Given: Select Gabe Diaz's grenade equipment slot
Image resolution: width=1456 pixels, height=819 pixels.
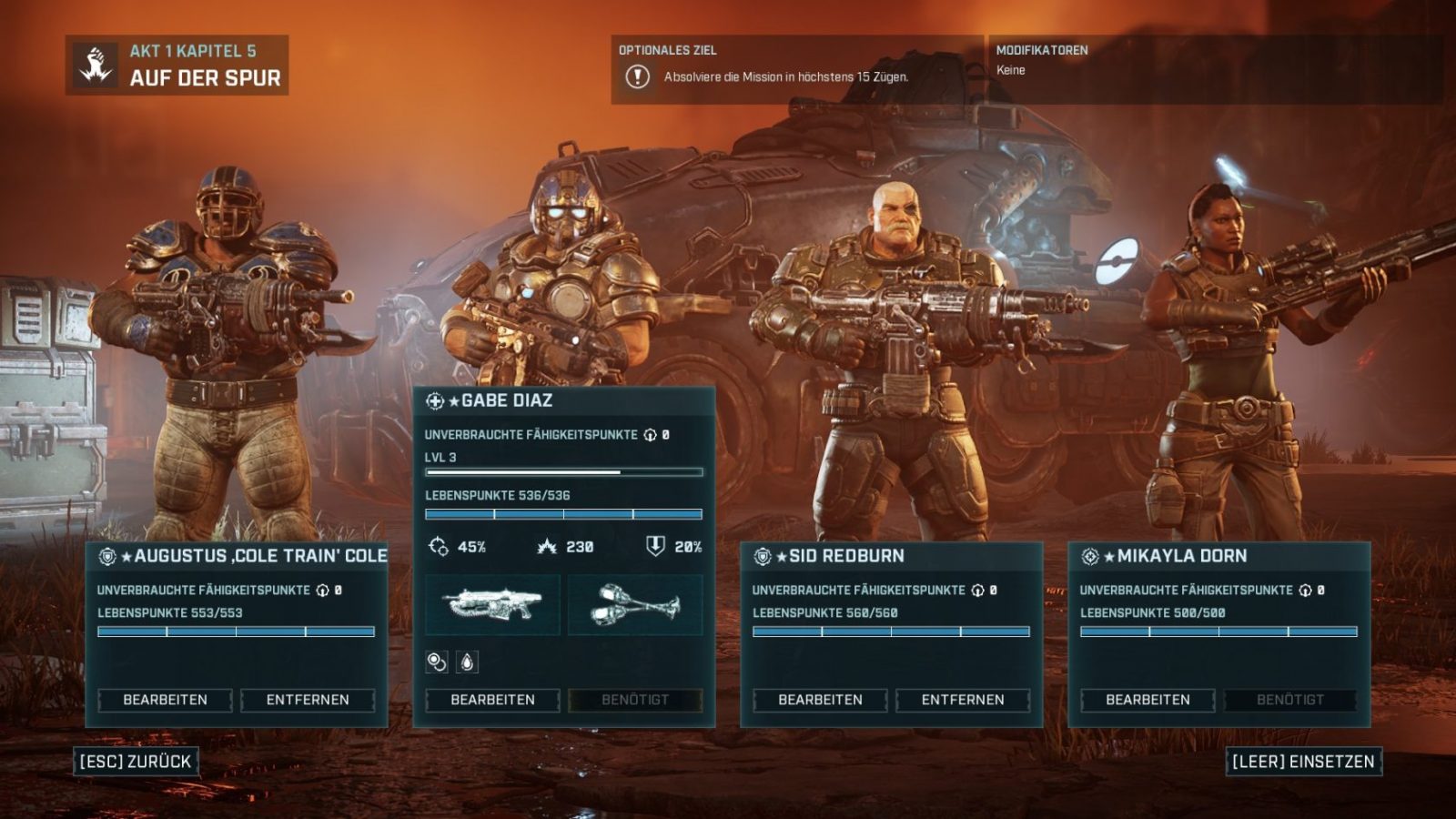Looking at the screenshot, I should pos(635,604).
